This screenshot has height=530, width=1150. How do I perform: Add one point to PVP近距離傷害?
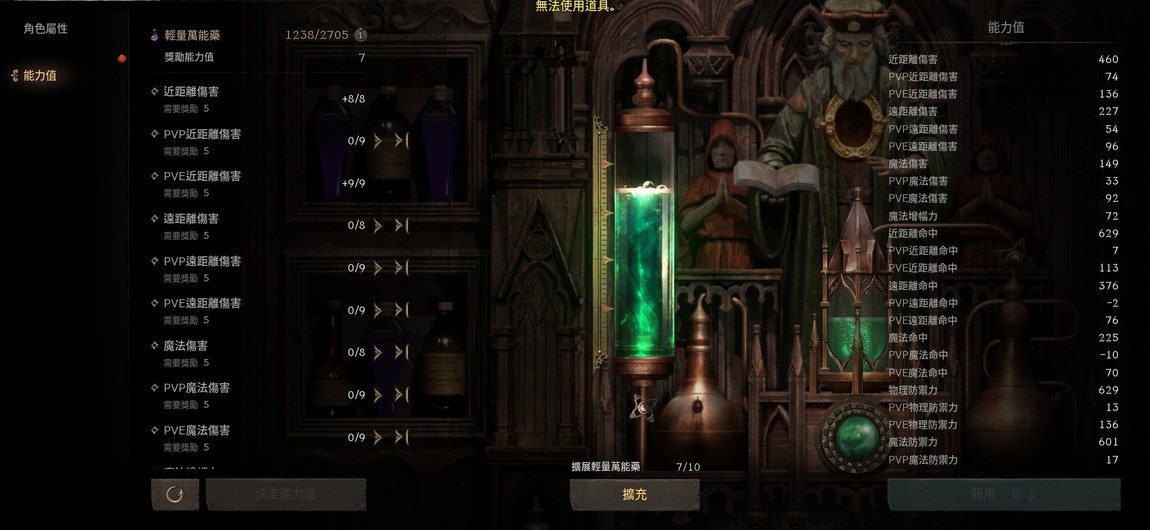coord(378,141)
